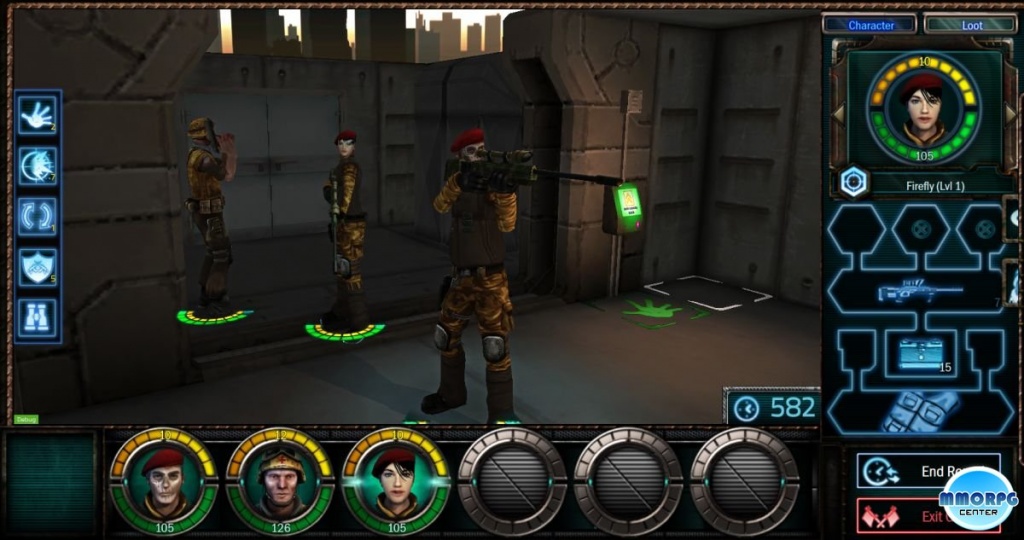1024x540 pixels.
Task: Activate the circular arrows reload ability
Action: pyautogui.click(x=37, y=216)
